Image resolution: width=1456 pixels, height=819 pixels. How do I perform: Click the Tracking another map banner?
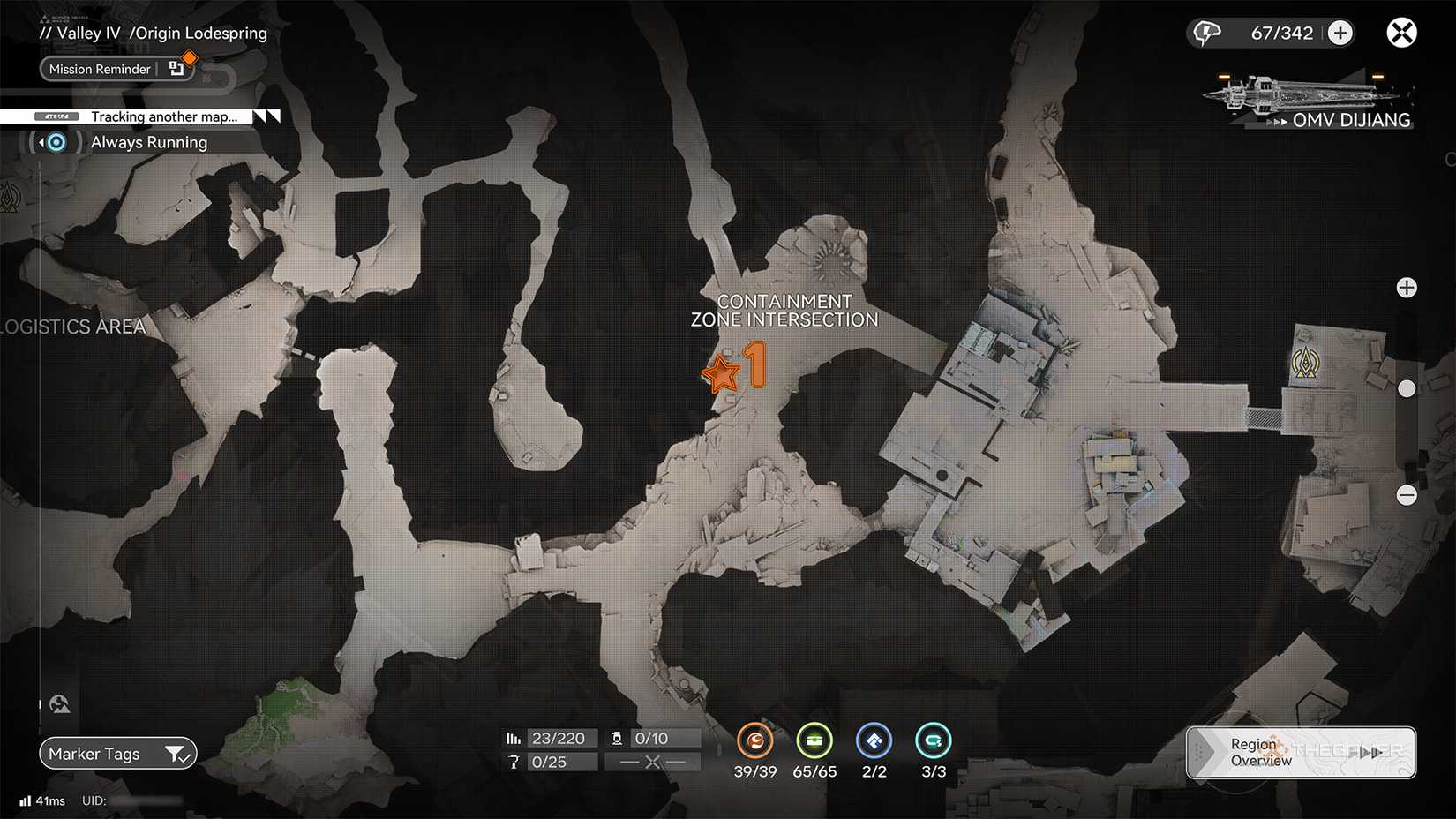click(159, 116)
